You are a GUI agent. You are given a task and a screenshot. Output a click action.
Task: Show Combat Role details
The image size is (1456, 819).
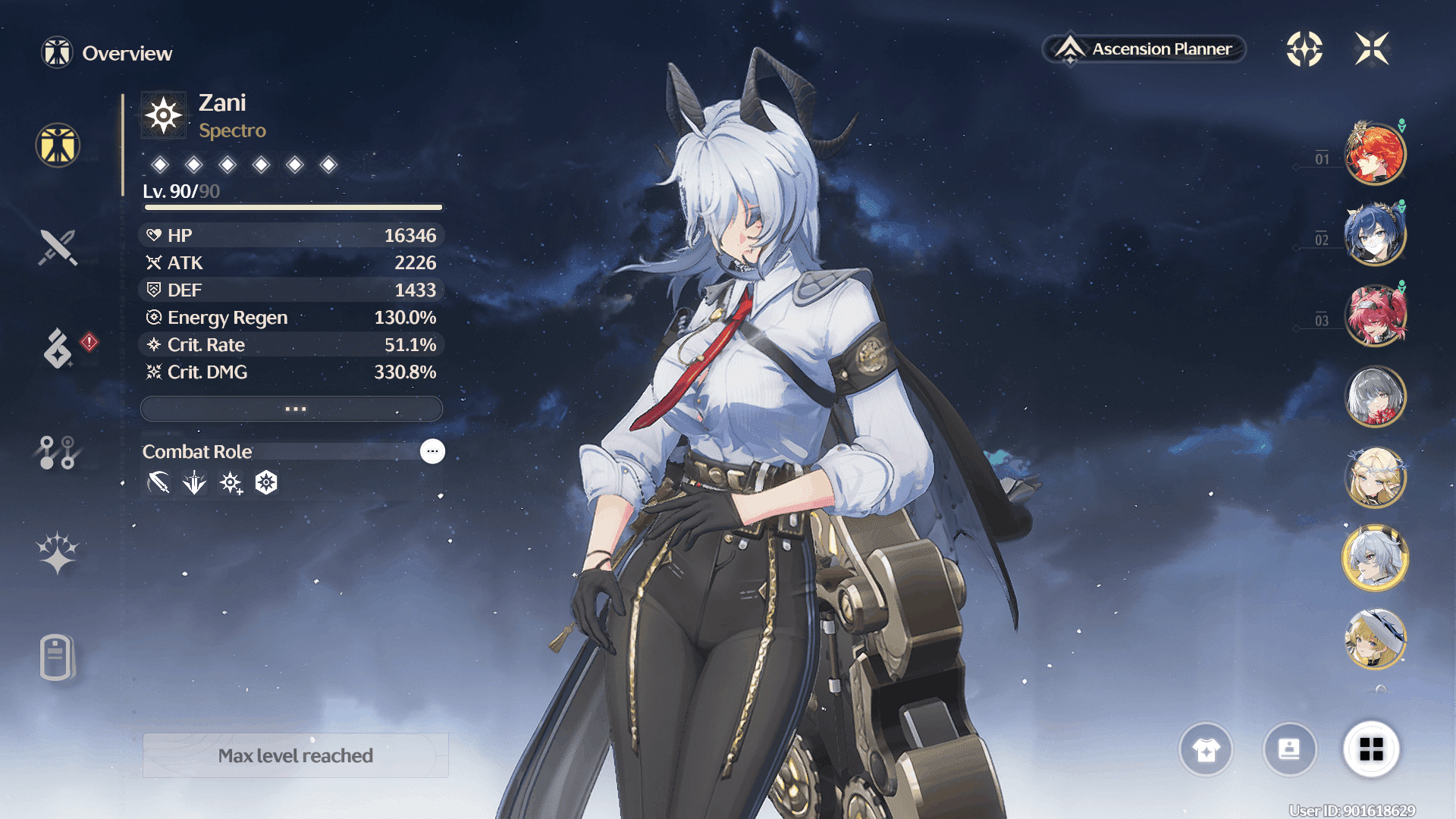432,451
